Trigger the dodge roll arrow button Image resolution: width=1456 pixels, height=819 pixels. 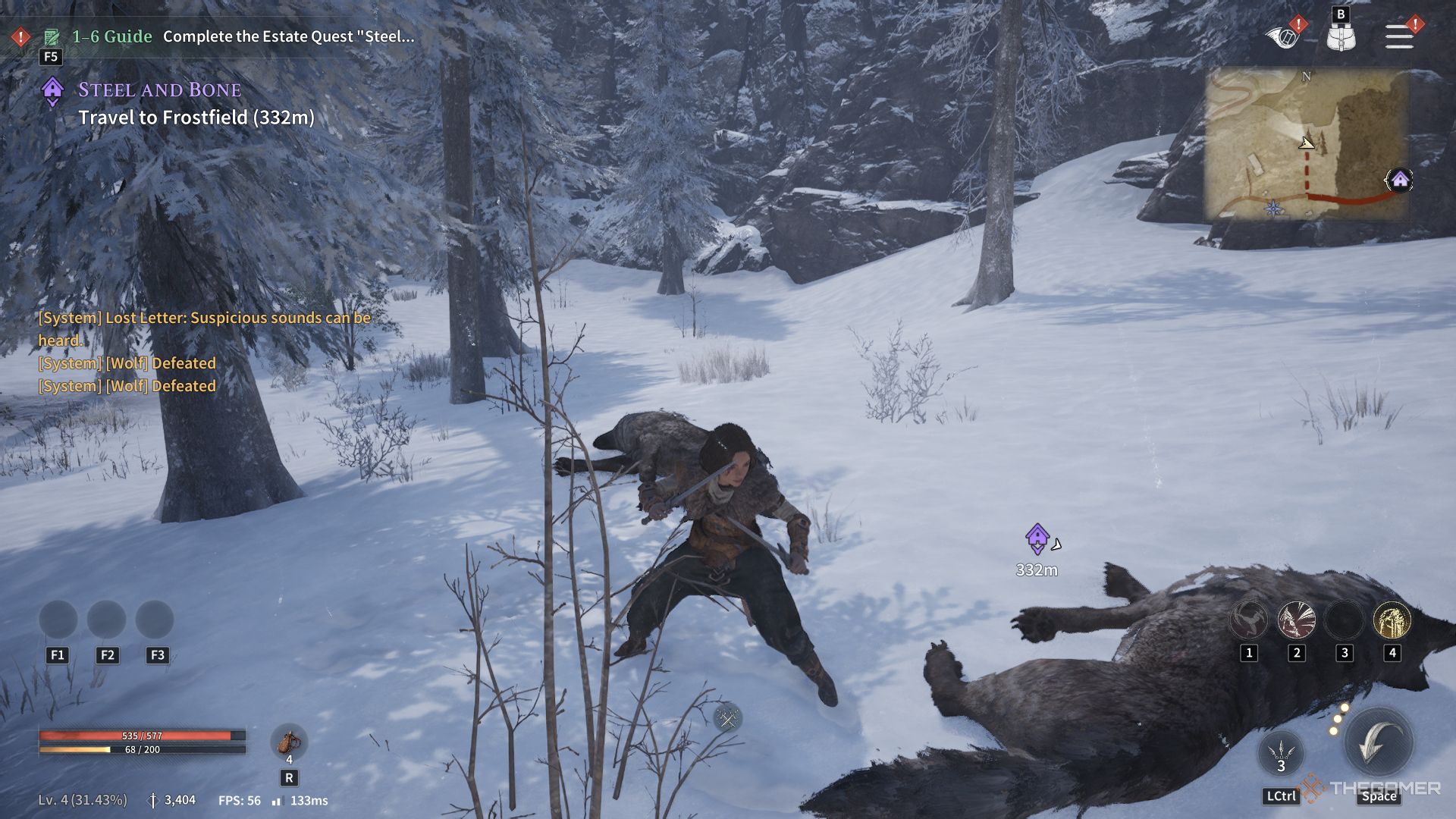[x=1378, y=743]
